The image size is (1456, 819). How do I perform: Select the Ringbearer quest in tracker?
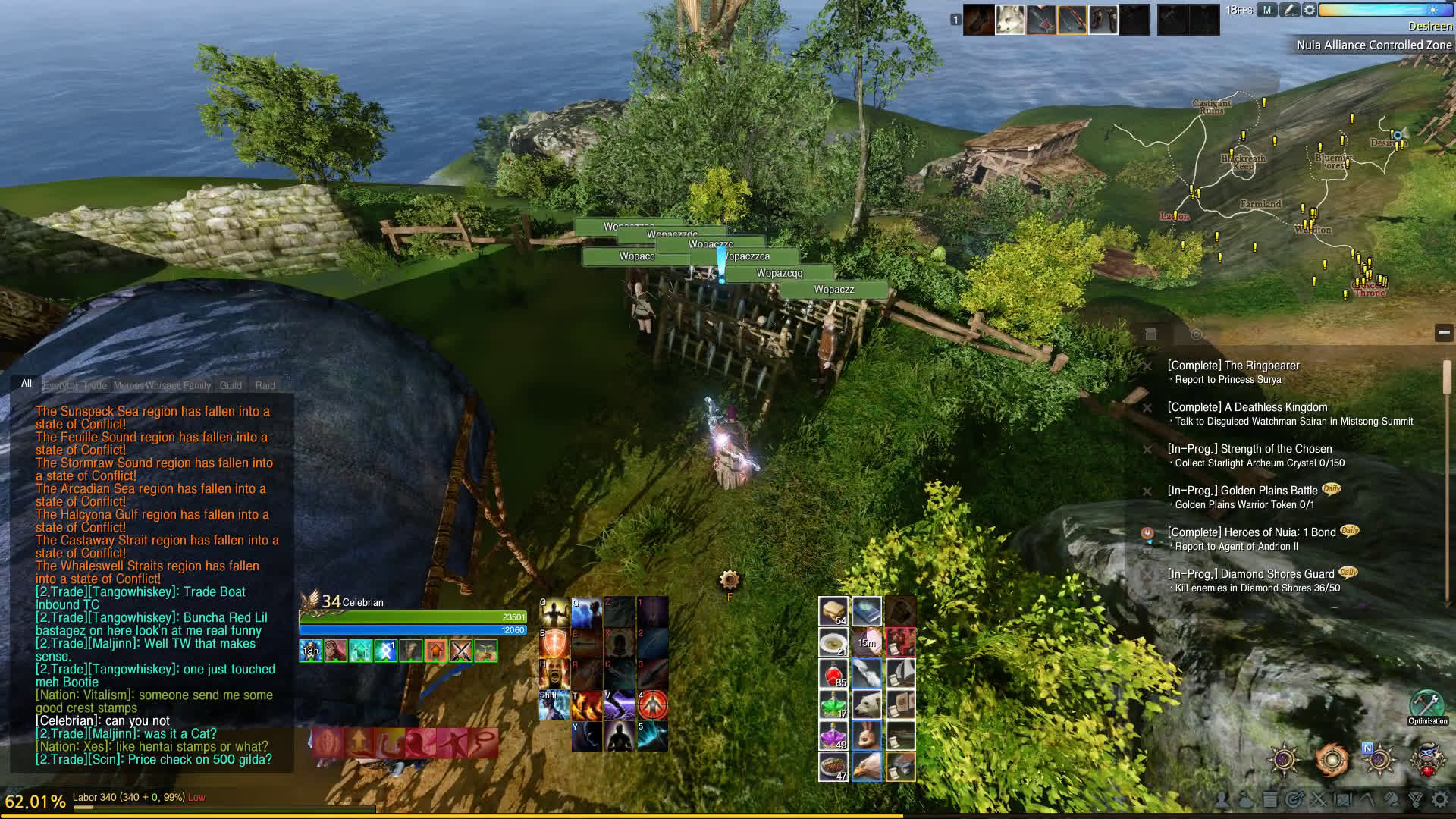(x=1233, y=366)
